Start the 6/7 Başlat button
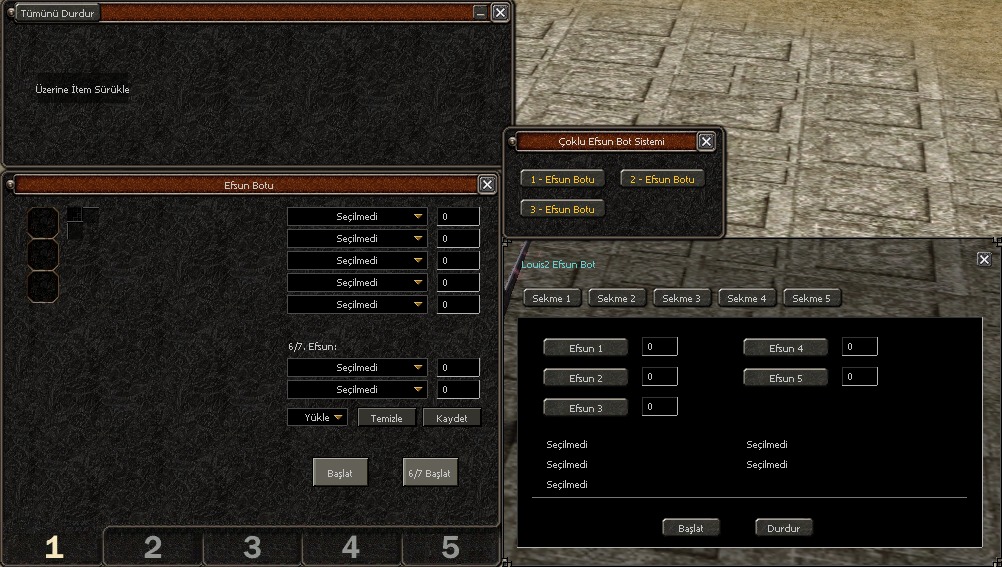Image resolution: width=1002 pixels, height=567 pixels. pos(430,472)
